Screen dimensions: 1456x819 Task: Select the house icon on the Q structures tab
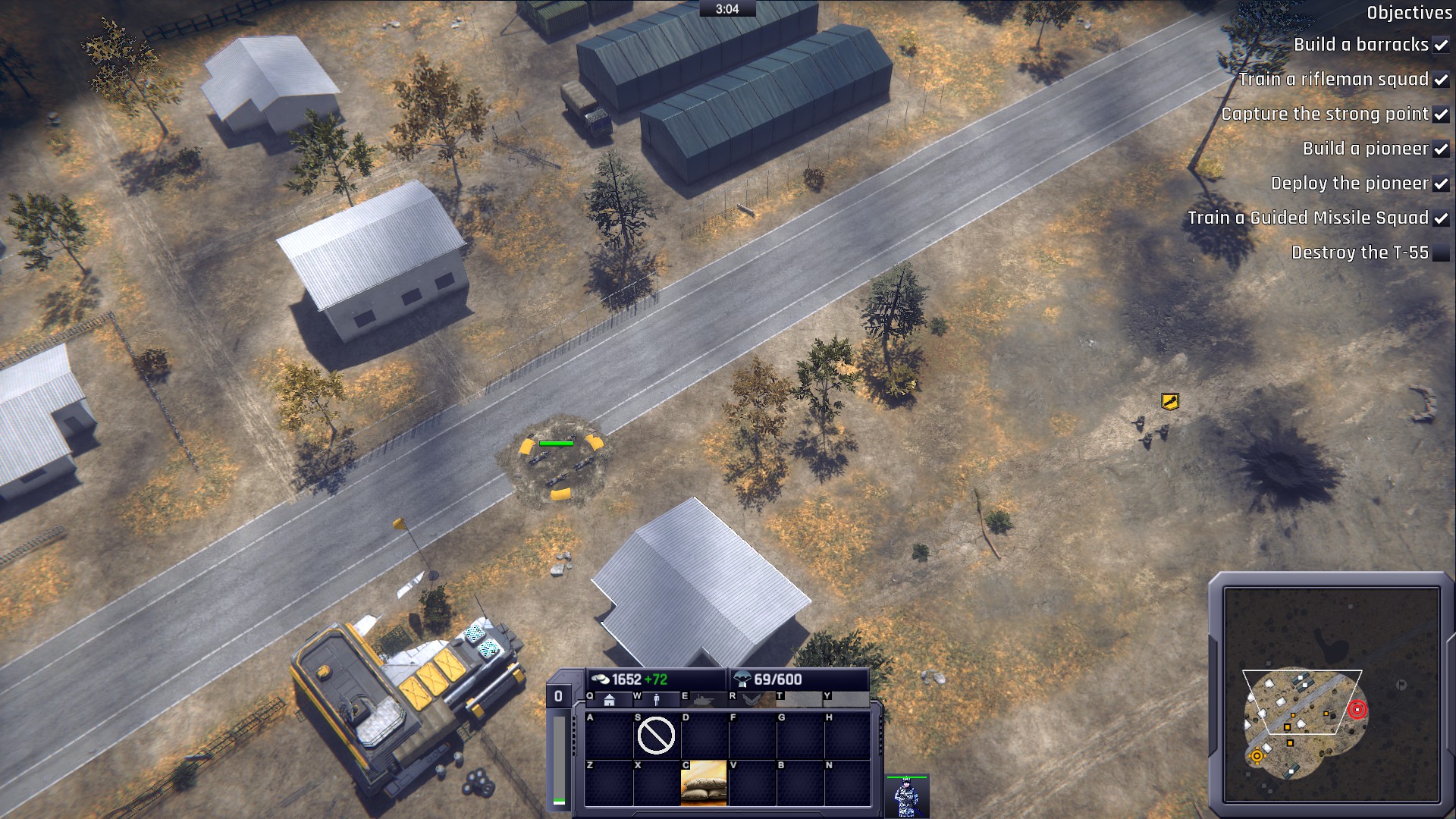tap(608, 701)
